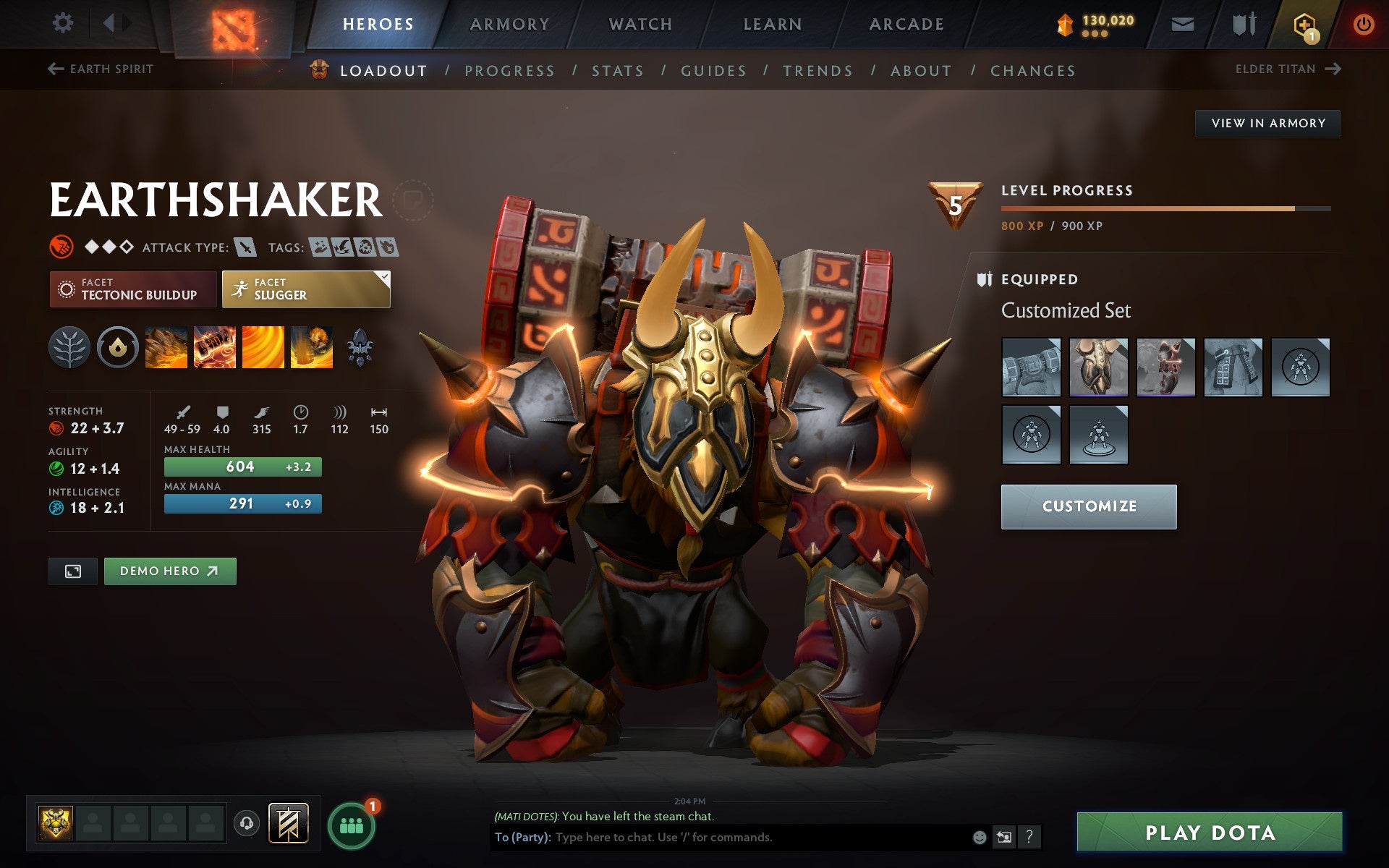Open the settings gear icon

coord(64,23)
